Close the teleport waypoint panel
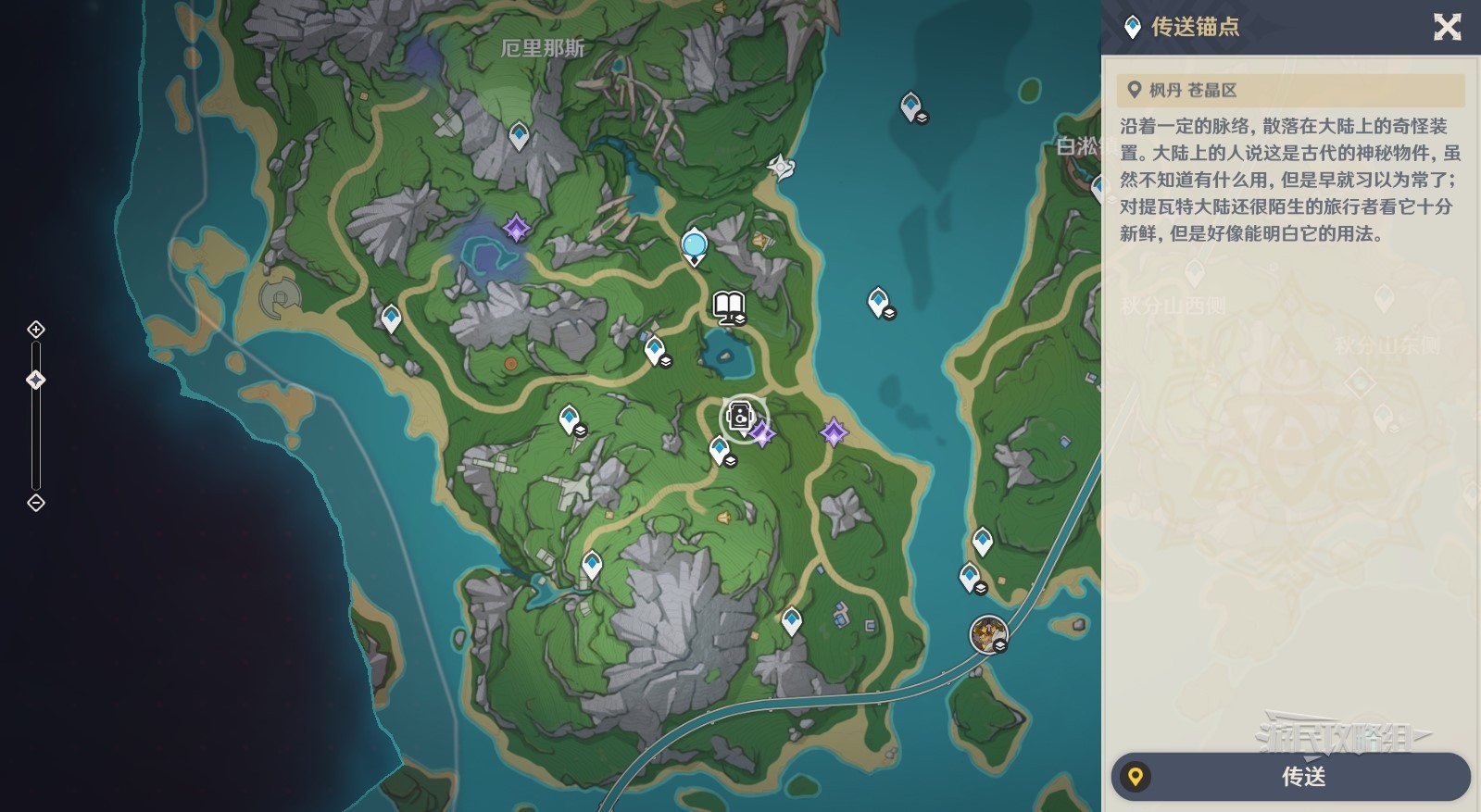Screen dimensions: 1481x812 (x=1447, y=27)
